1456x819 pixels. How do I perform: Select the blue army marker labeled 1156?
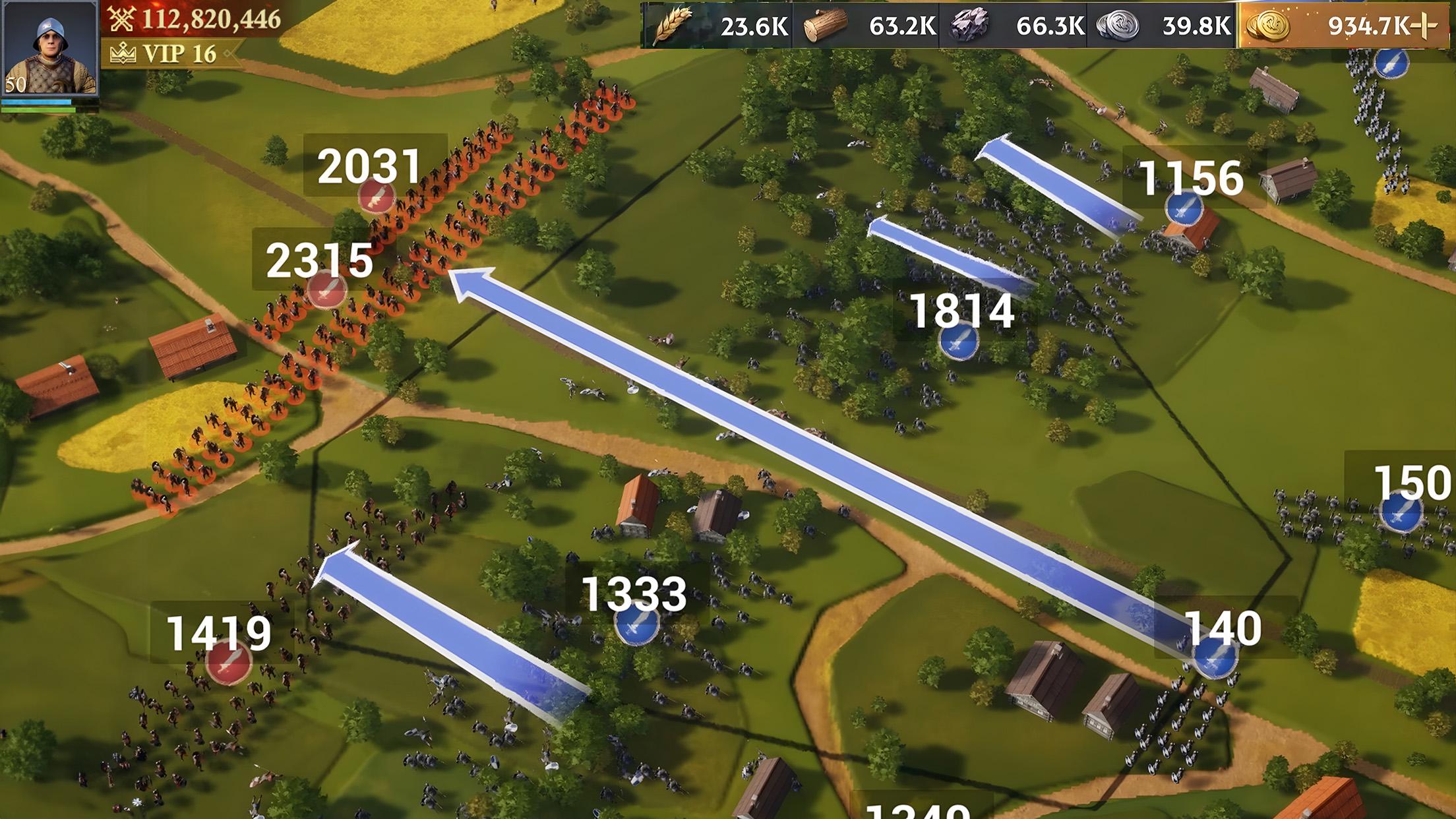click(1184, 208)
